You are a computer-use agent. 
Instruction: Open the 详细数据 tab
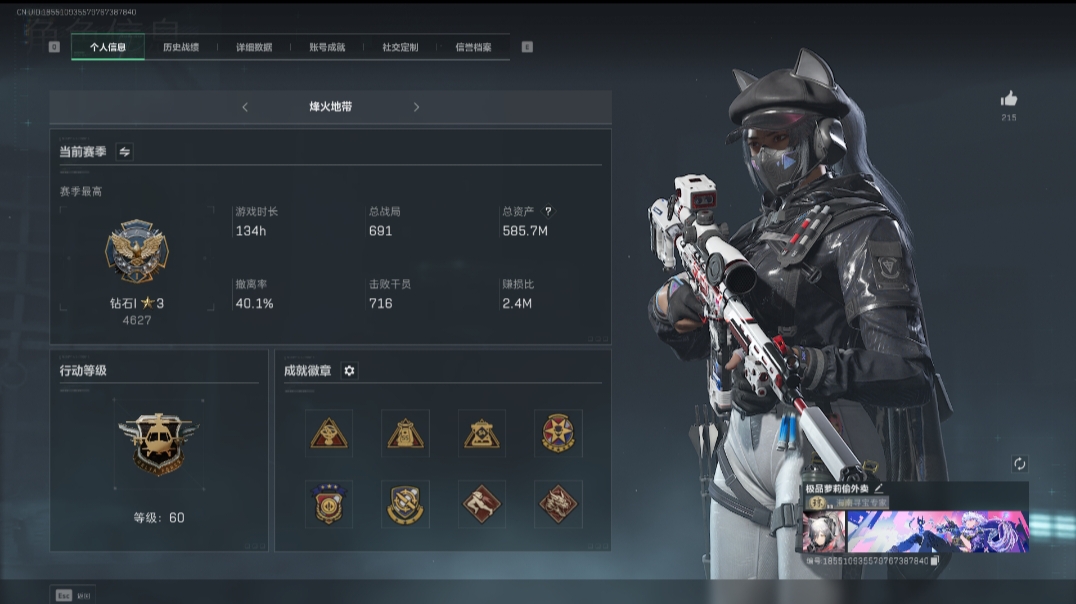click(x=254, y=47)
